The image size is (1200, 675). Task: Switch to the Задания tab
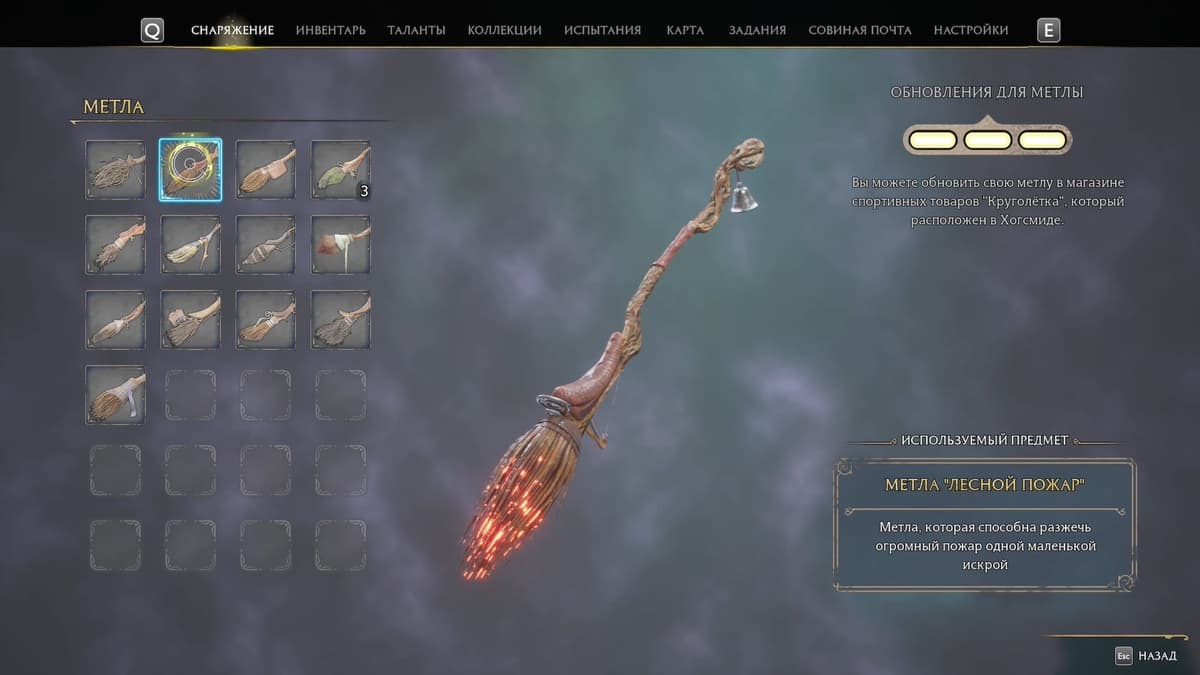click(757, 30)
